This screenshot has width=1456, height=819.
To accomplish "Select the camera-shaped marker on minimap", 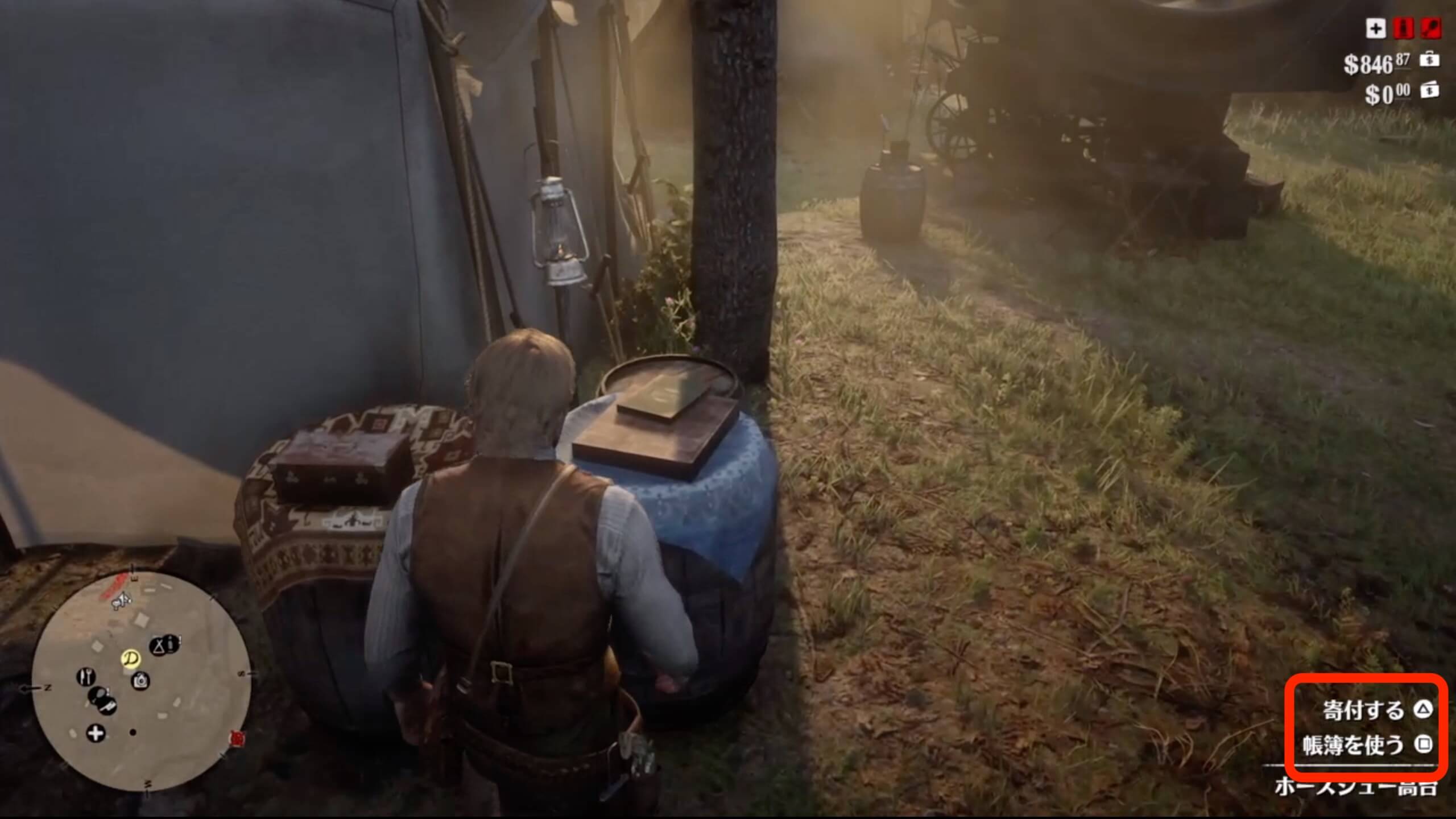I will (x=140, y=680).
